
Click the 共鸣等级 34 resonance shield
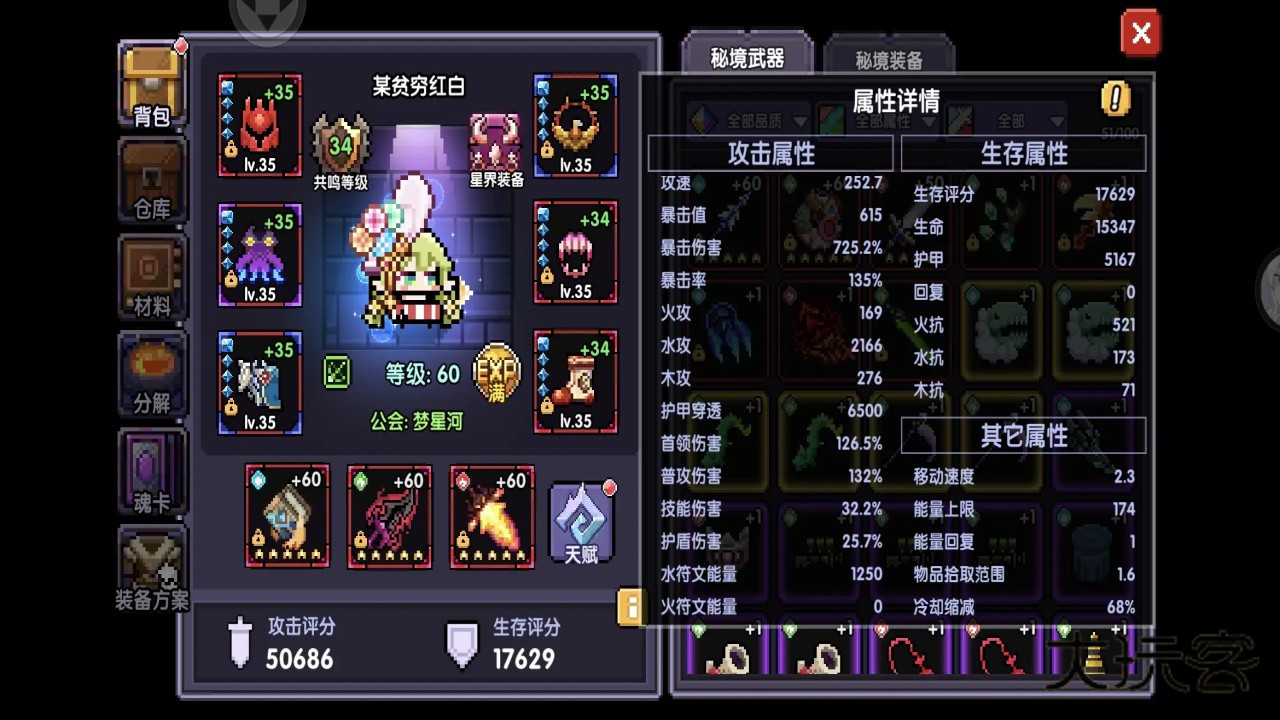[x=342, y=140]
